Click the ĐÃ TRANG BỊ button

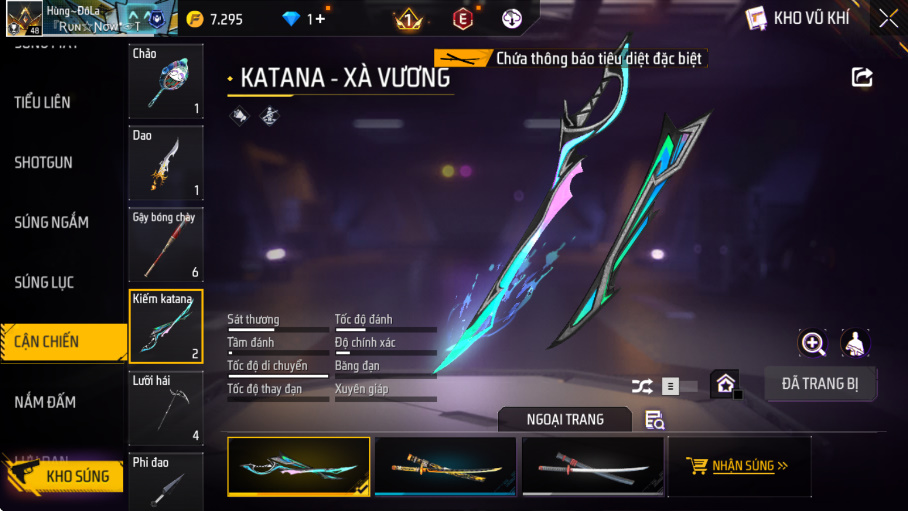click(820, 384)
